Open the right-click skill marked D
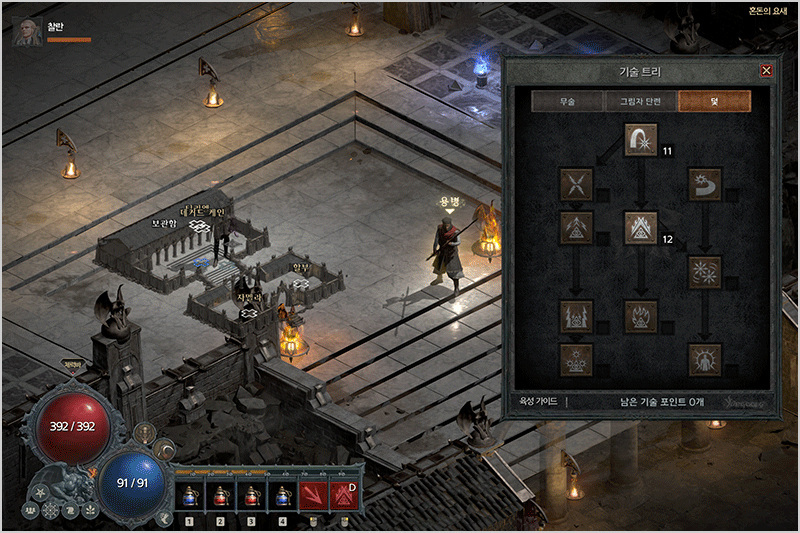 pos(345,495)
